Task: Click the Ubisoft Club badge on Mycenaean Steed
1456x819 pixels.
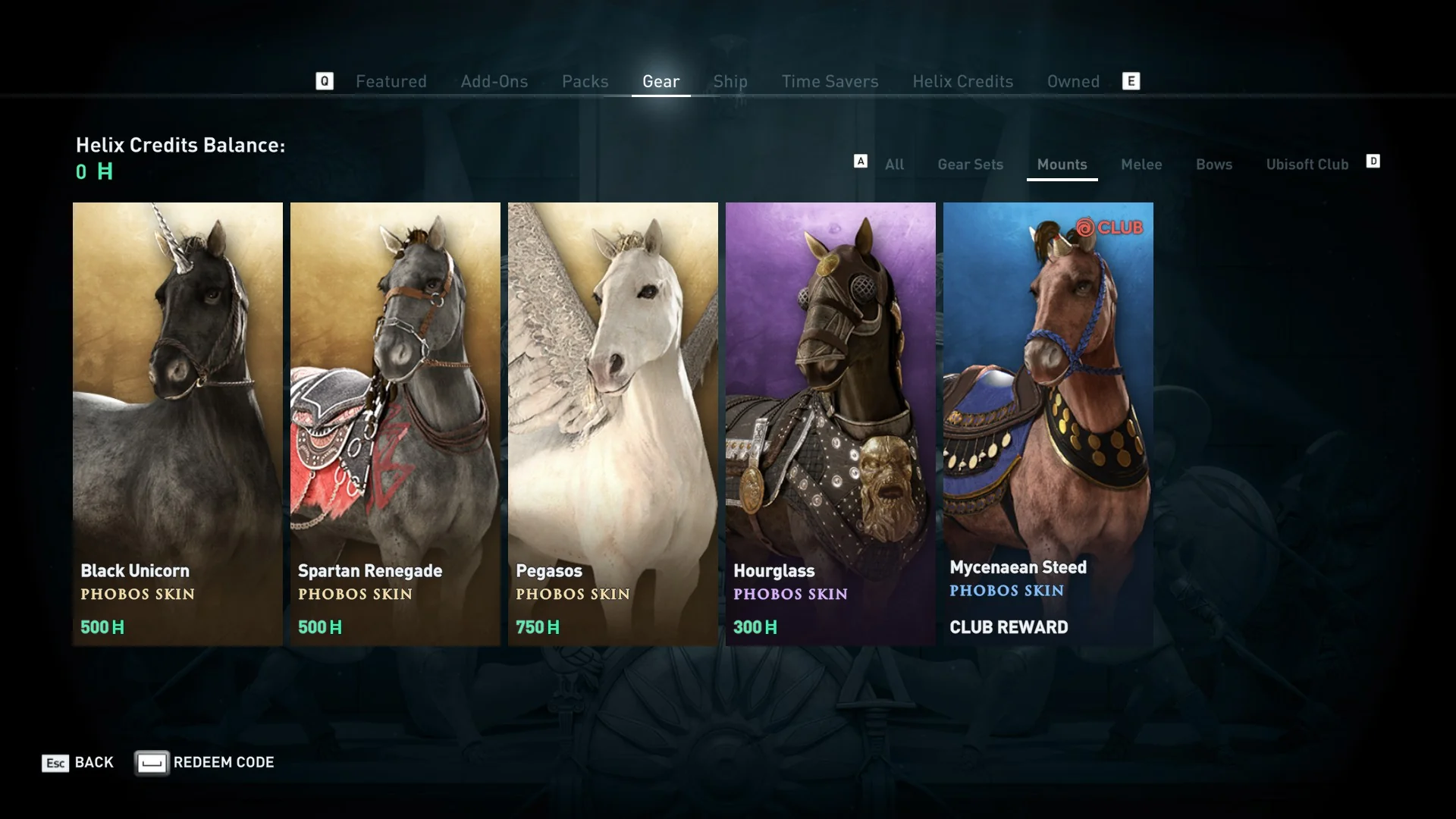Action: (1112, 225)
